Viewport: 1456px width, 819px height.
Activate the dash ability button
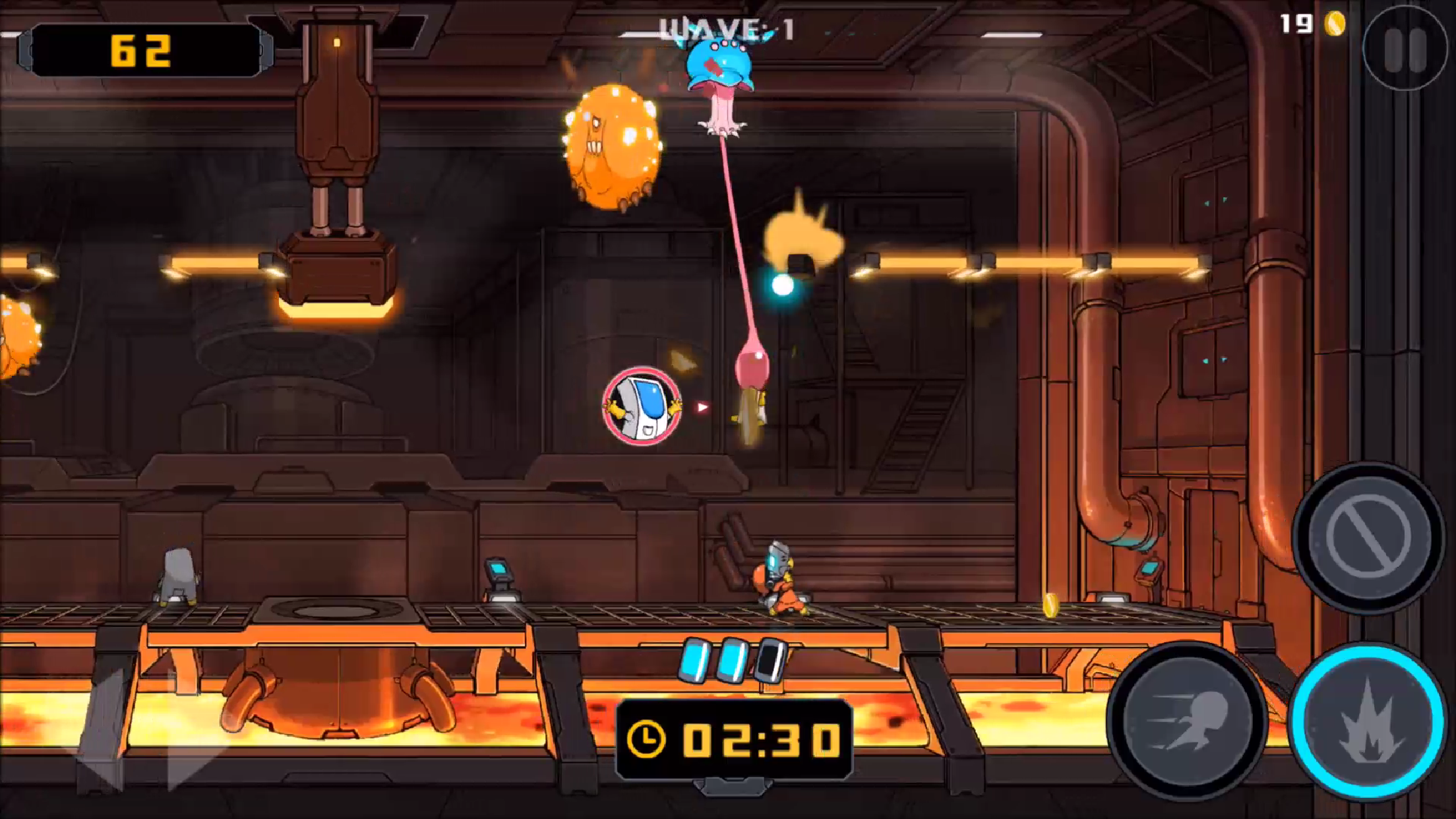(1187, 721)
